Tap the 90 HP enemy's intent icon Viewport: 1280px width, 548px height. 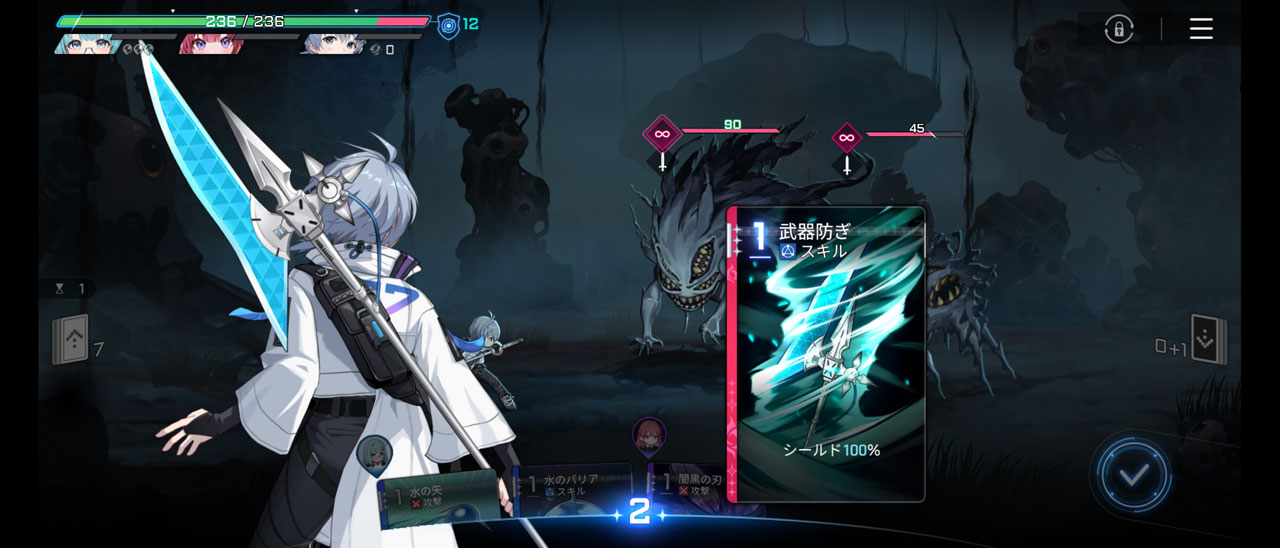click(x=661, y=133)
